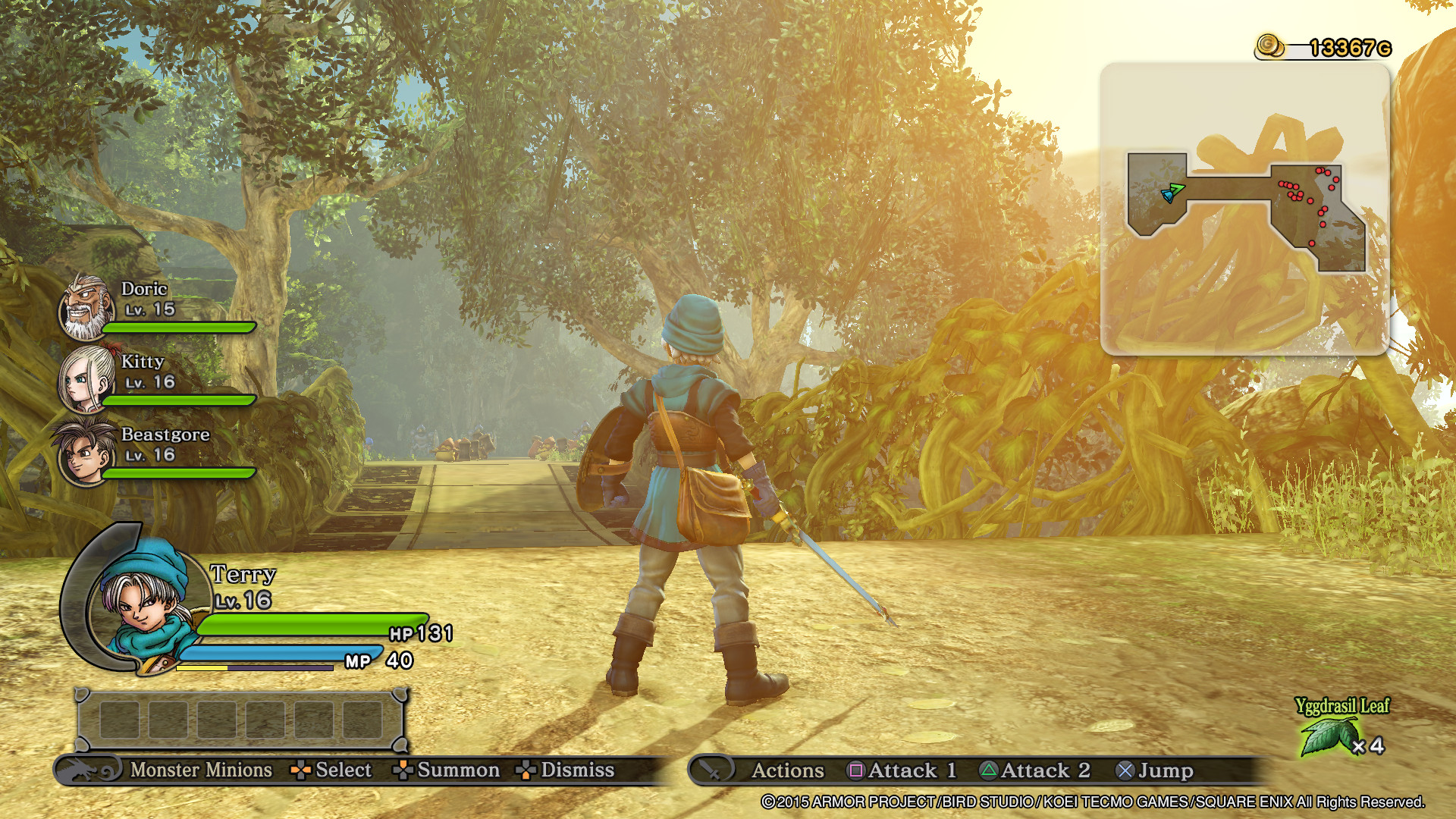The height and width of the screenshot is (819, 1456).
Task: Switch to Beastgore's portrait
Action: (x=83, y=453)
